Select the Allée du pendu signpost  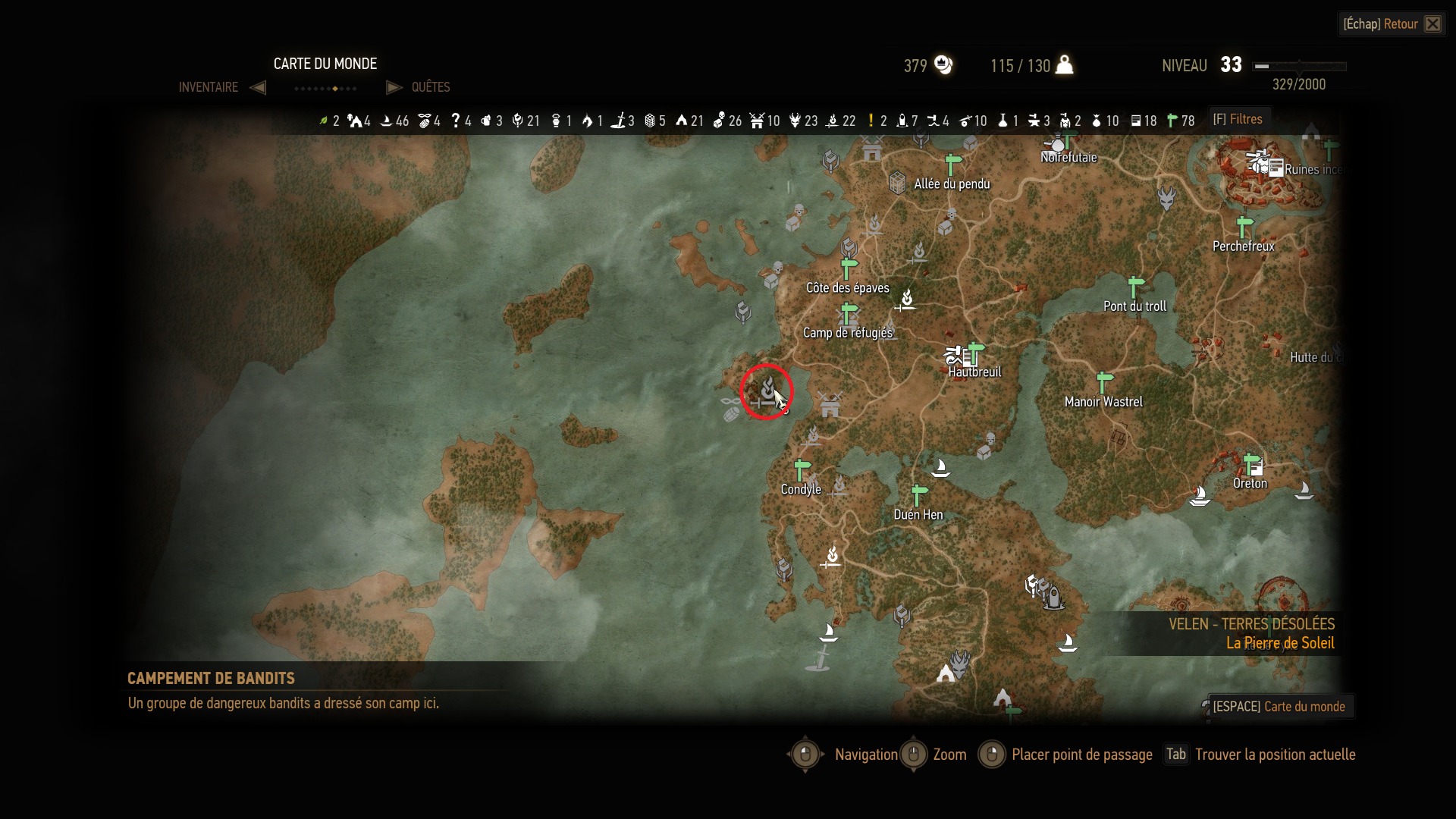(953, 164)
